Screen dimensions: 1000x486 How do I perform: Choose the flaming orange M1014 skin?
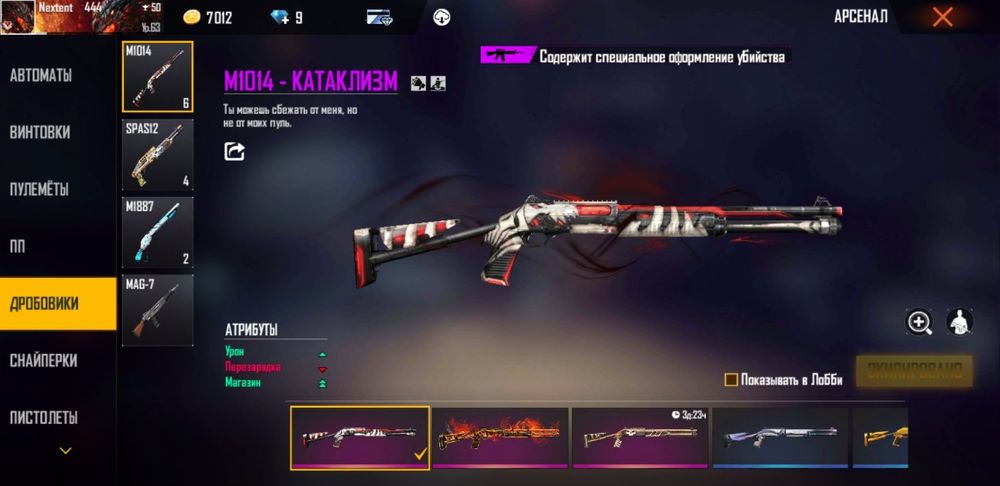tap(500, 437)
